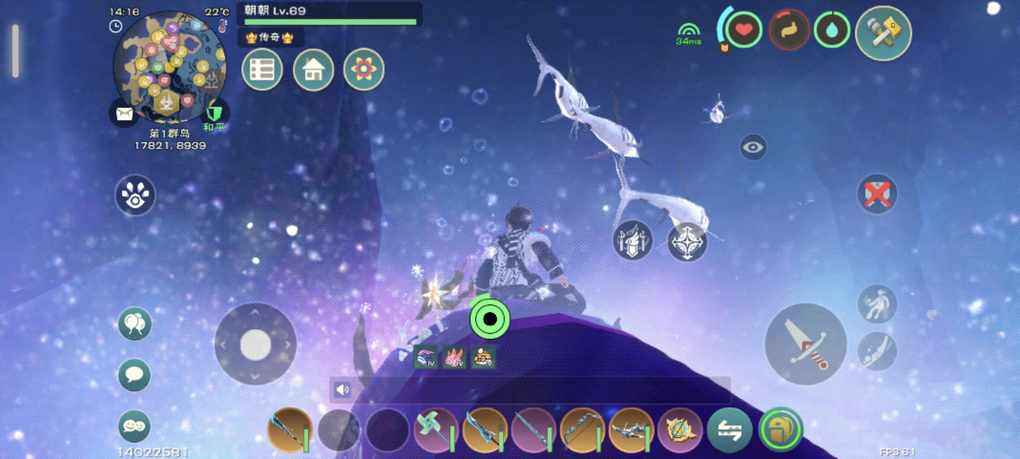
Task: Click the speaker sound icon
Action: [x=343, y=390]
